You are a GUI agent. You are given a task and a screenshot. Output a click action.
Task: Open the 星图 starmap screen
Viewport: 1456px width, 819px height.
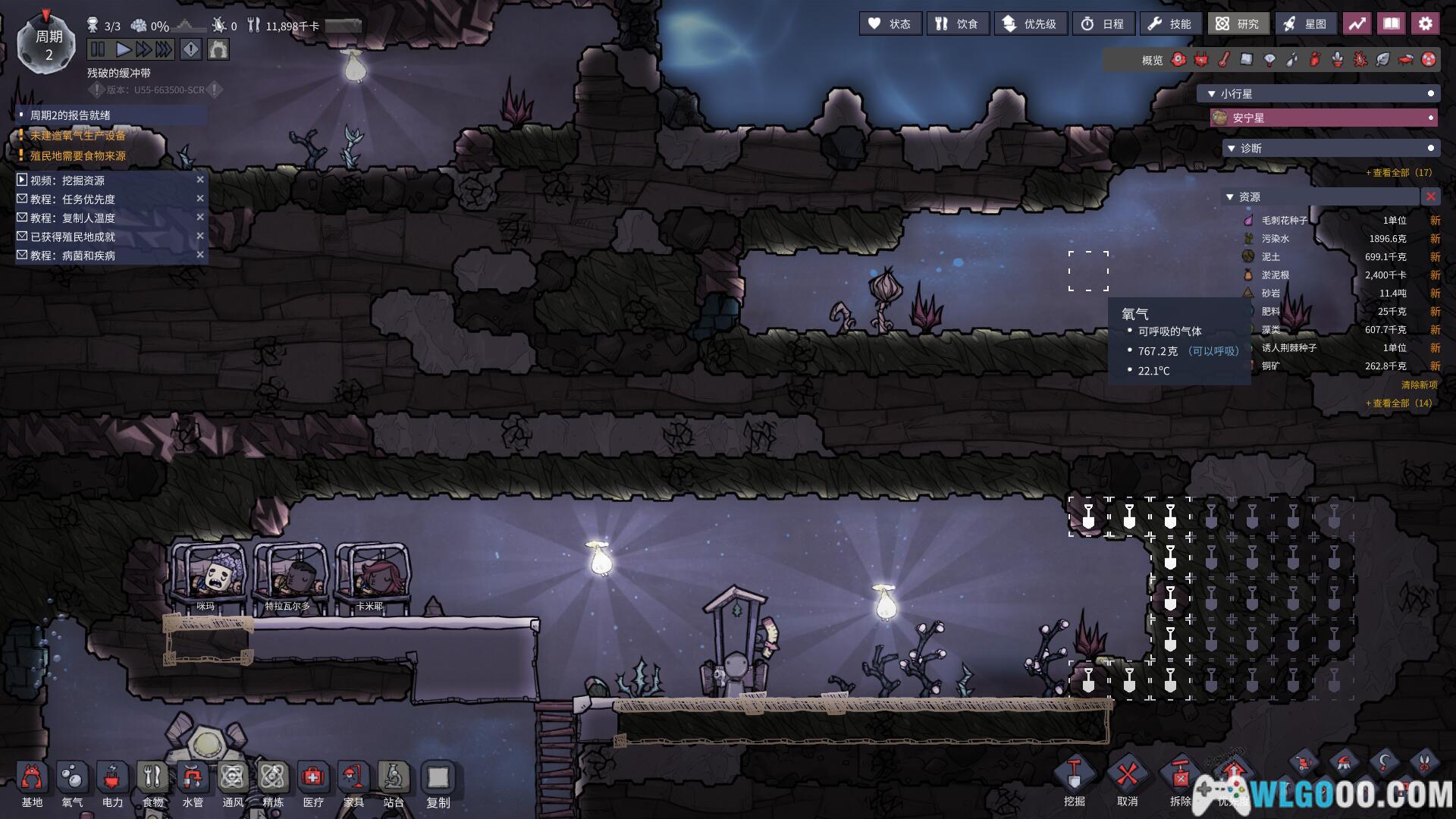point(1306,24)
